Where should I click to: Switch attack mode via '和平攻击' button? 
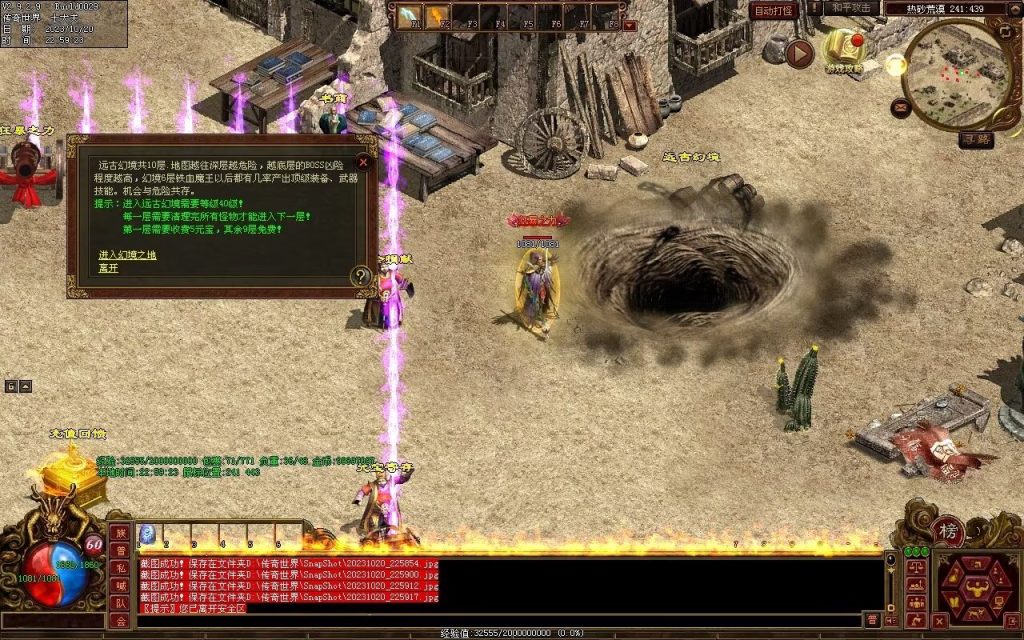tap(852, 8)
